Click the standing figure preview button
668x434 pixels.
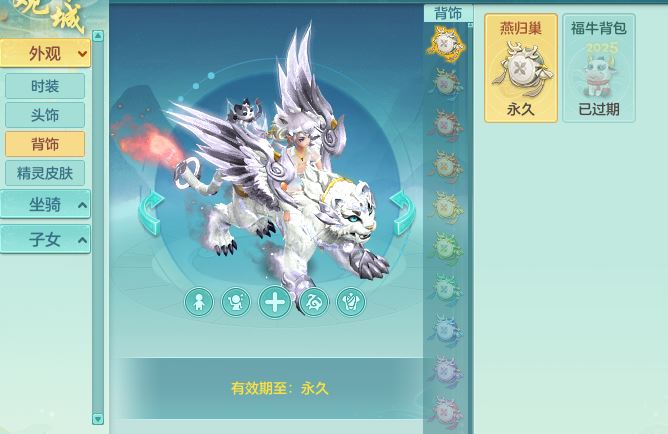point(199,302)
